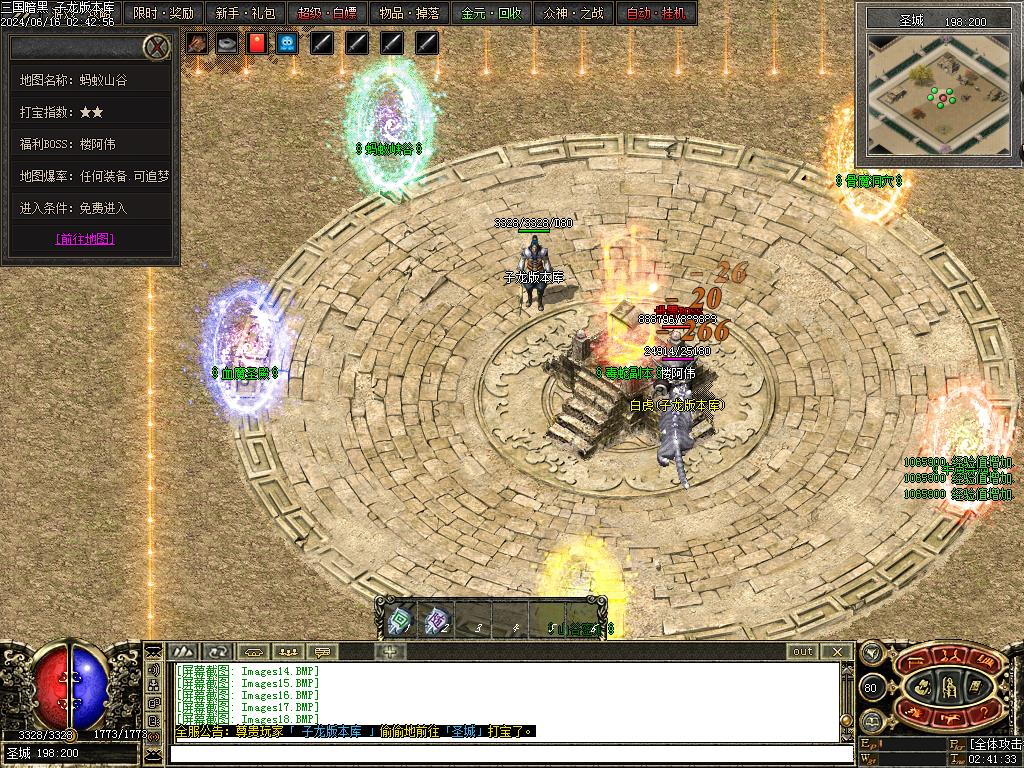
Task: Click the 全体攻击 attack mode label
Action: (x=995, y=744)
